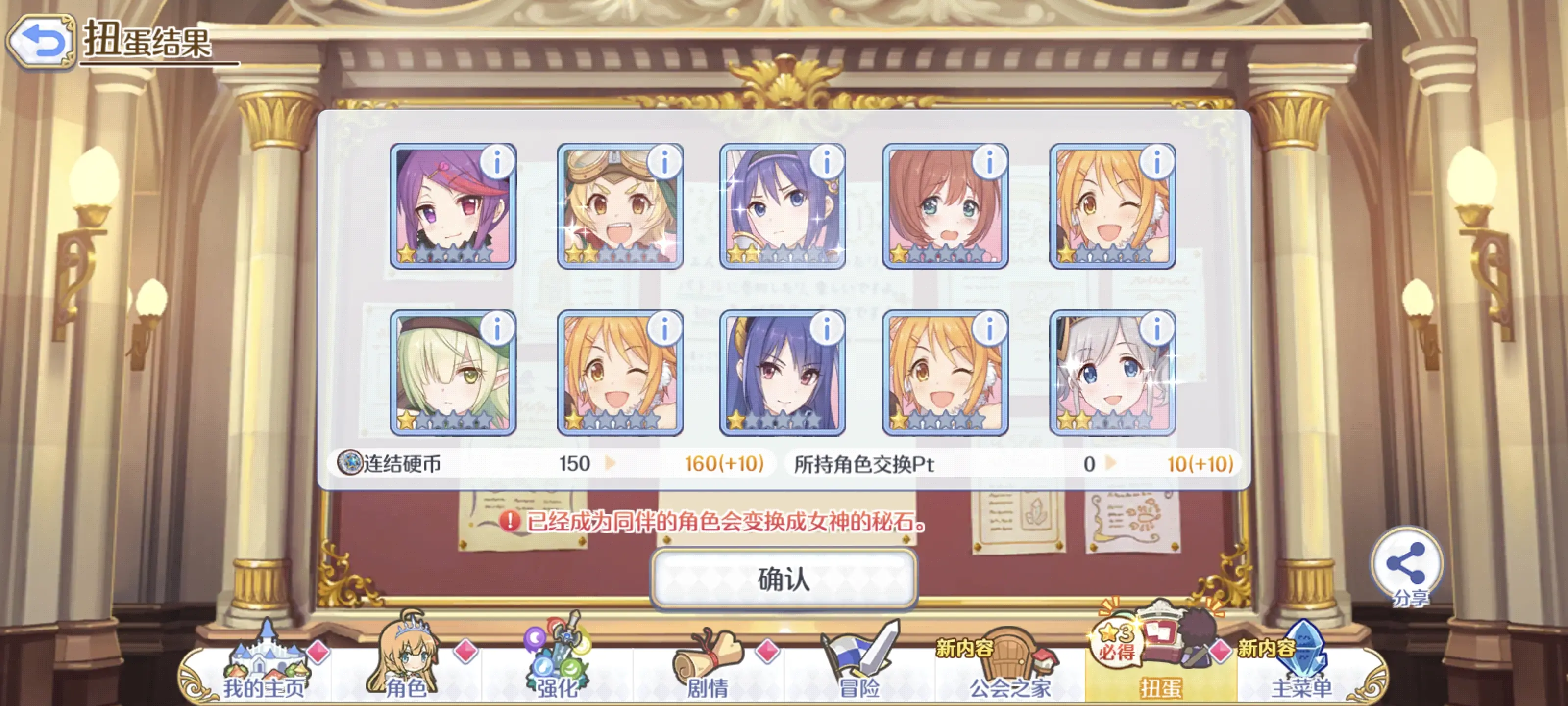Select the green-haired elf character card
1568x706 pixels.
[452, 373]
